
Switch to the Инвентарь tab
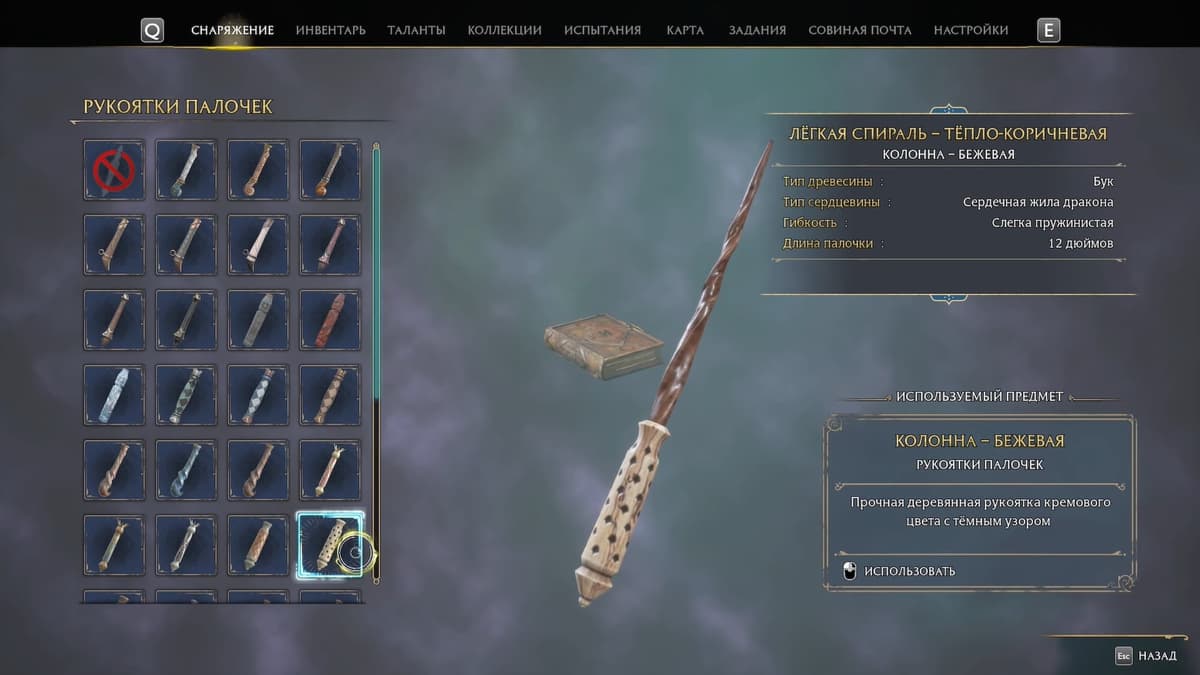click(330, 30)
